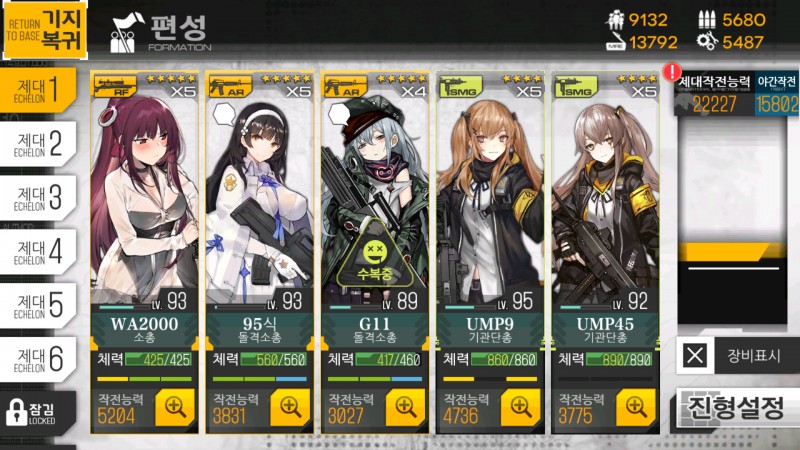This screenshot has width=800, height=450.
Task: Show UMP9 details using the magnifier
Action: (x=520, y=406)
